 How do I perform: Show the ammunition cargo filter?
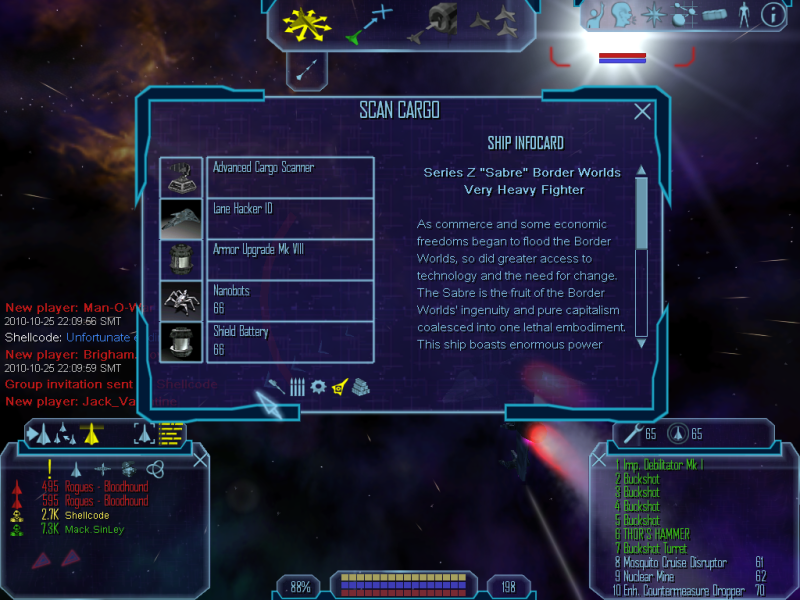pyautogui.click(x=297, y=387)
